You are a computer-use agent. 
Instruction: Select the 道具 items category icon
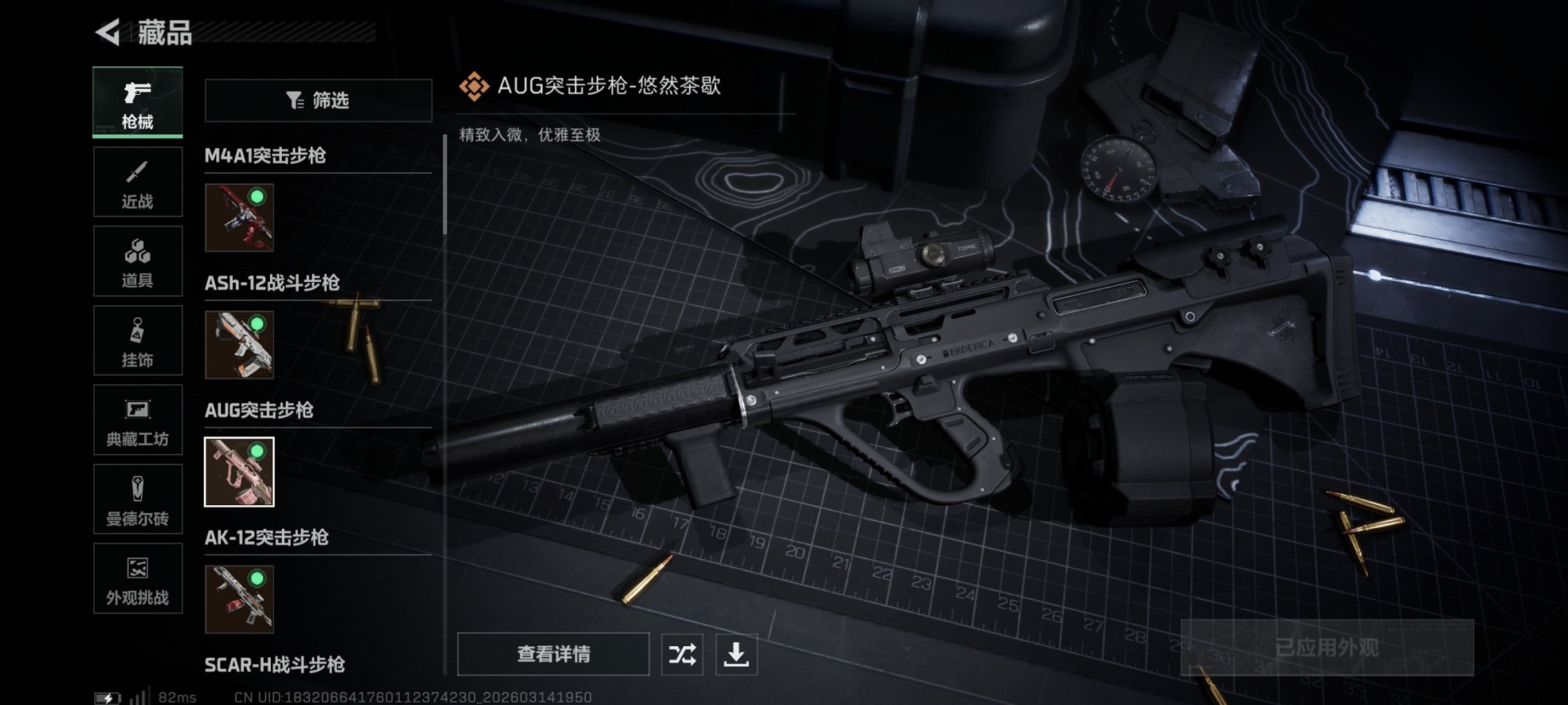[x=137, y=261]
